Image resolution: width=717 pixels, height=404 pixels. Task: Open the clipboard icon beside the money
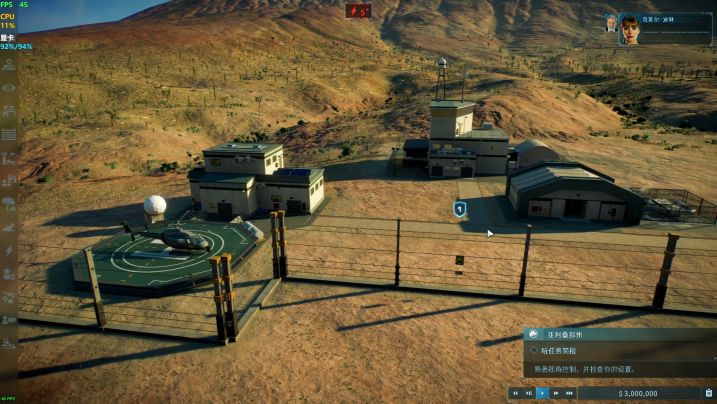[708, 394]
